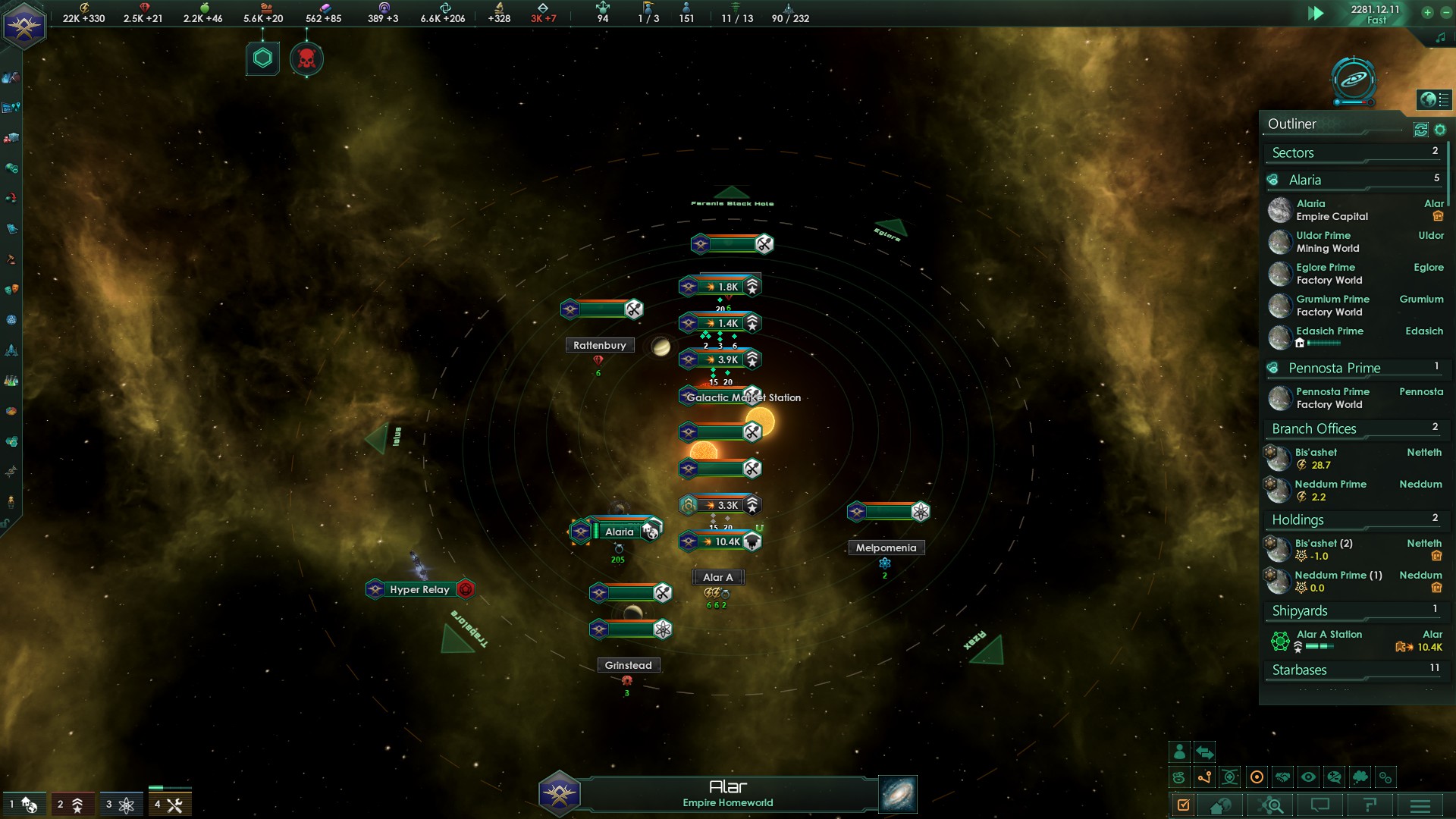Toggle the diplomatic opinion handshake map mode
Screen dimensions: 1456x819
pos(1284,777)
